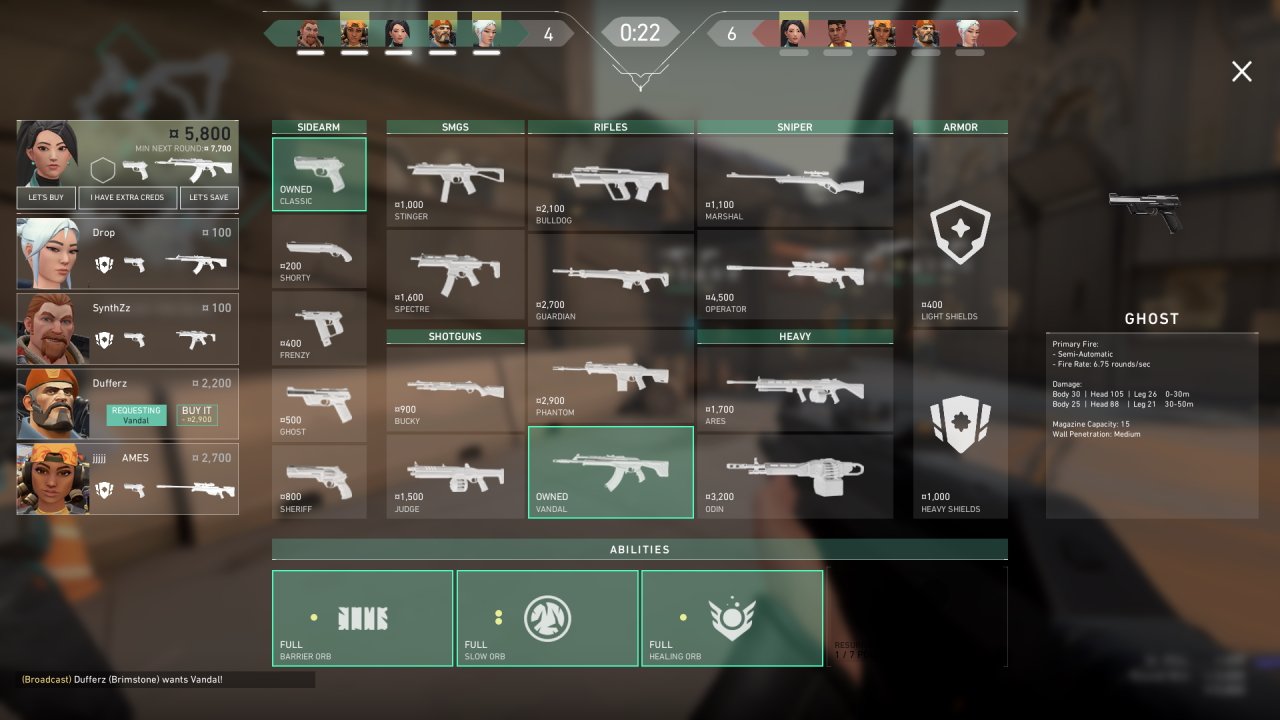This screenshot has height=720, width=1280.
Task: Choose the Phantom rifle
Action: (x=610, y=378)
